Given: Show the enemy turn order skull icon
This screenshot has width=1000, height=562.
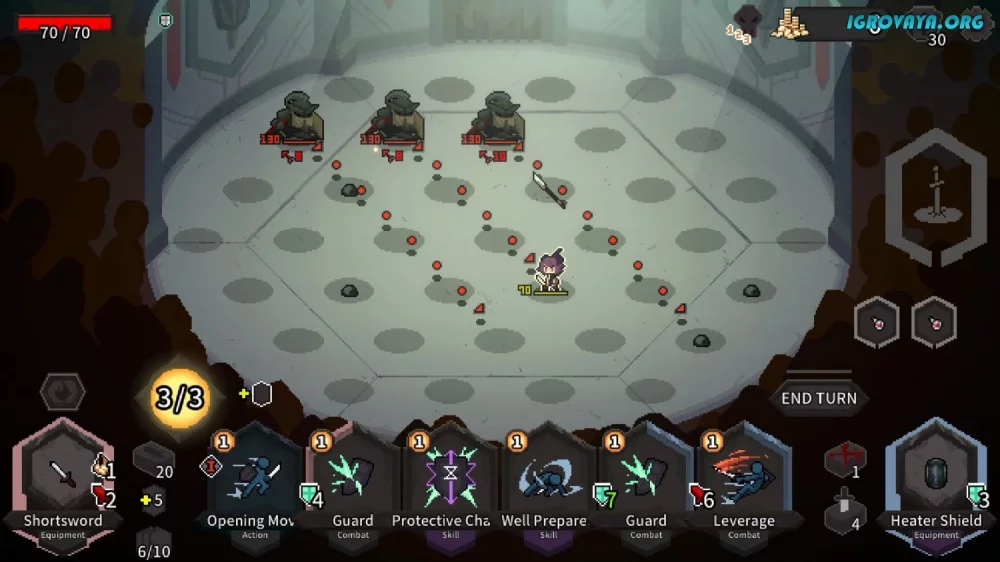Looking at the screenshot, I should (747, 20).
